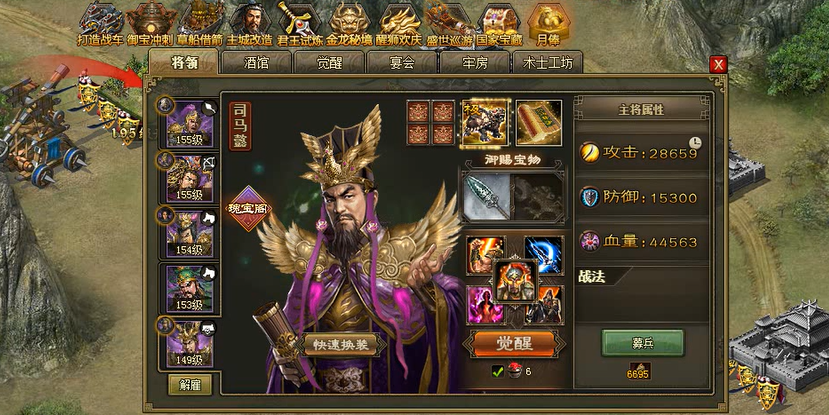The image size is (829, 415).
Task: Open the 瑰宝阁 diamond badge
Action: click(250, 210)
